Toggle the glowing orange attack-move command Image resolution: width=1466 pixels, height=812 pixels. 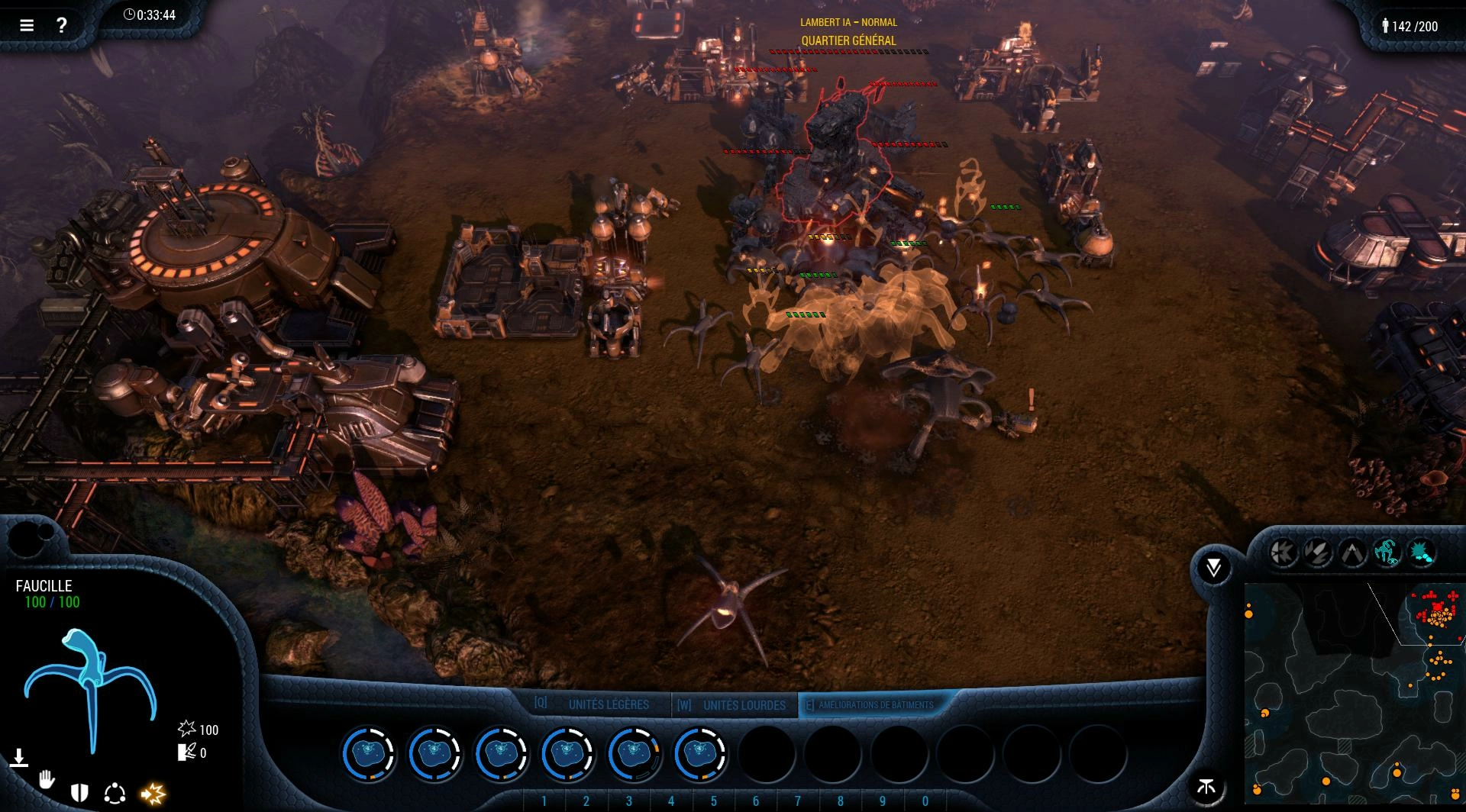pyautogui.click(x=153, y=794)
